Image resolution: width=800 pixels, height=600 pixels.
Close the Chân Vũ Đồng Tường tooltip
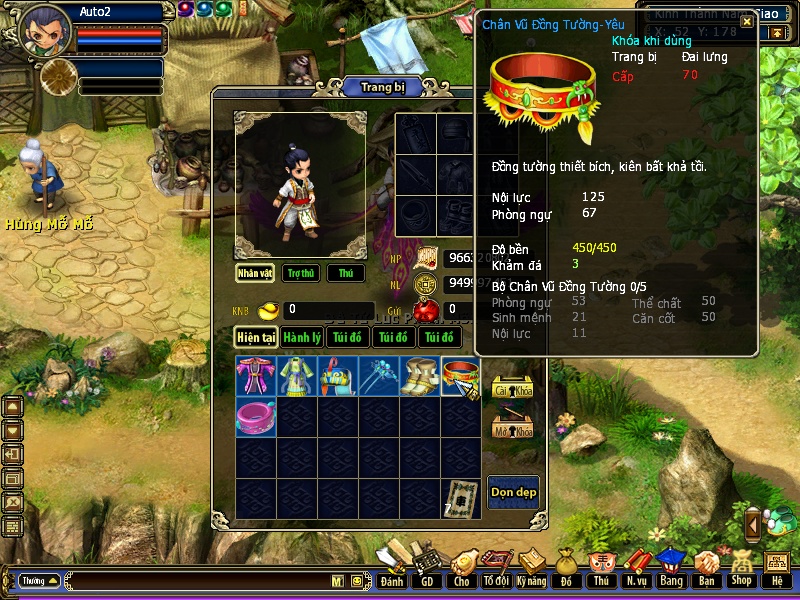pyautogui.click(x=746, y=22)
